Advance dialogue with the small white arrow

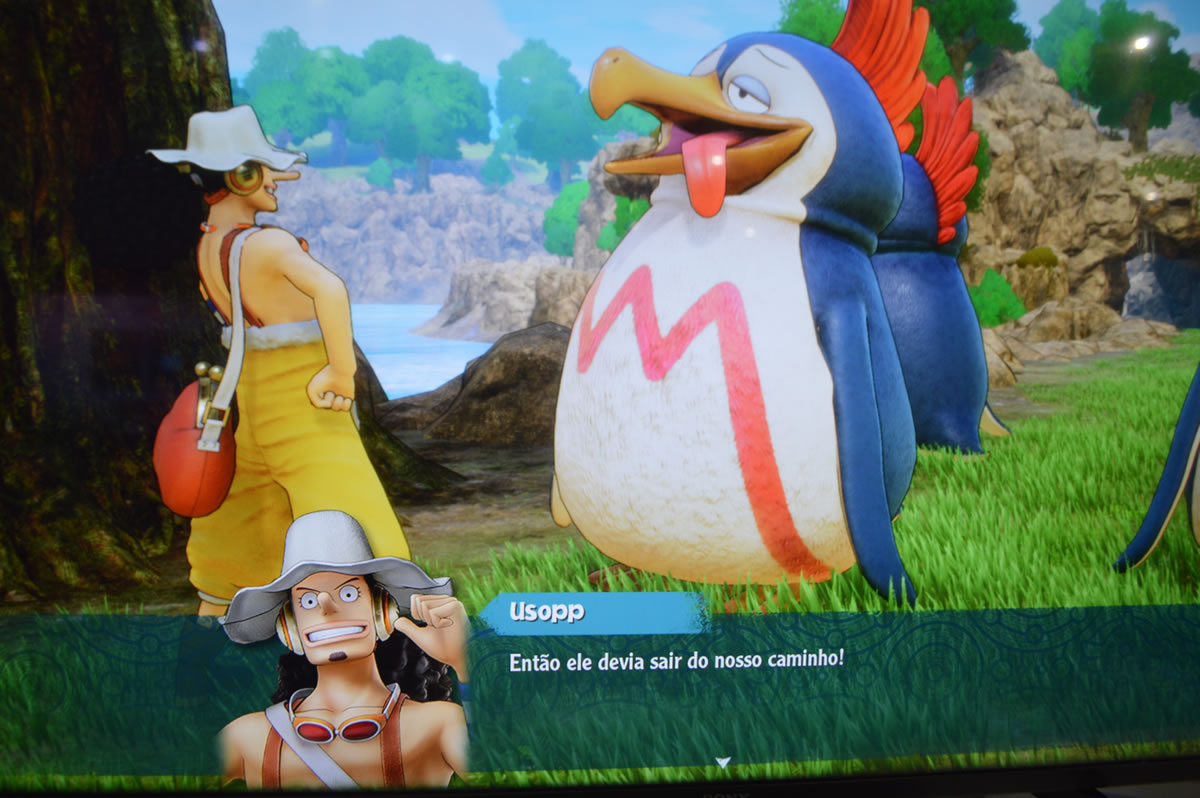(722, 762)
